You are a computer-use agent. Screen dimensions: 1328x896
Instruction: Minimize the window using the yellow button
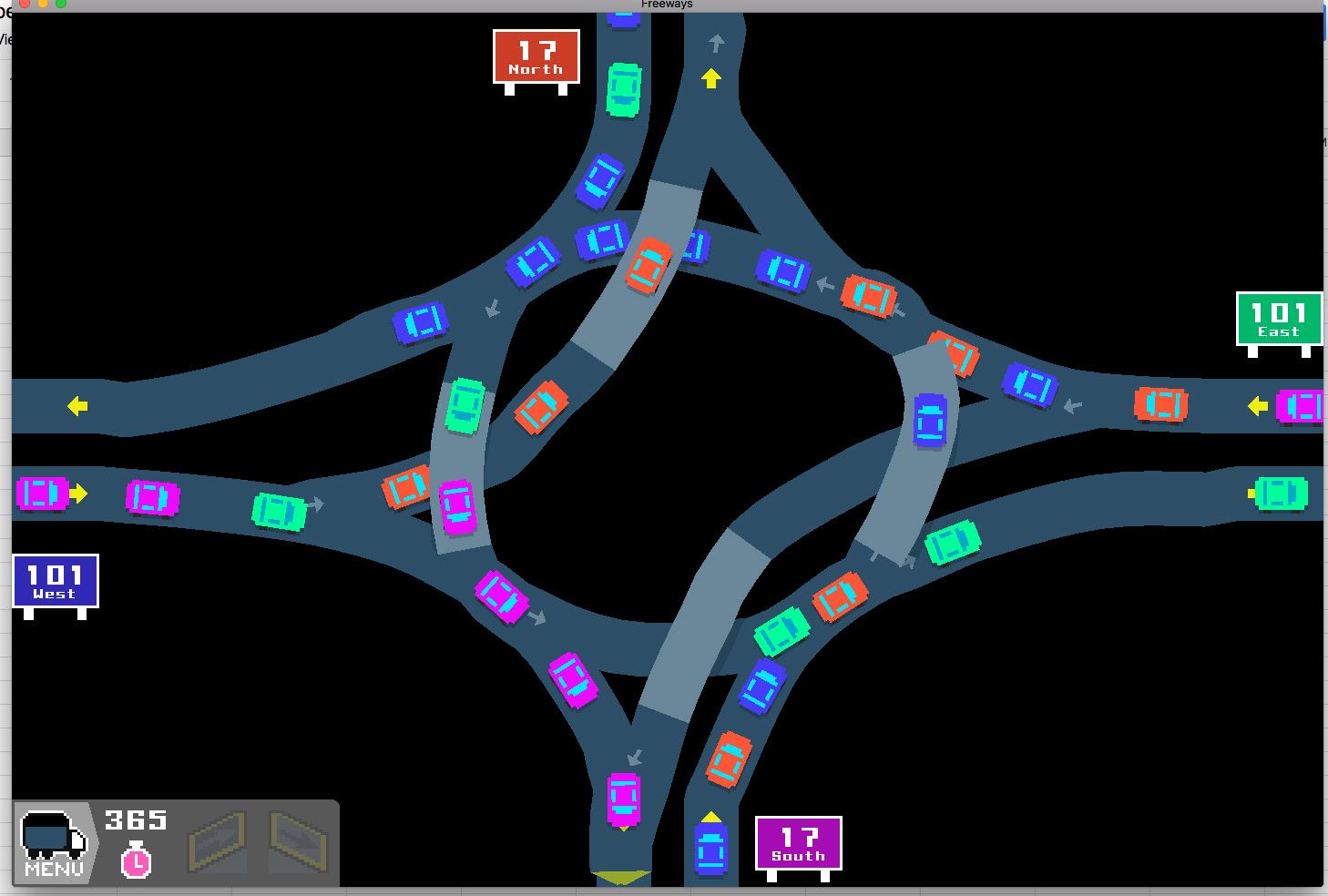coord(43,4)
